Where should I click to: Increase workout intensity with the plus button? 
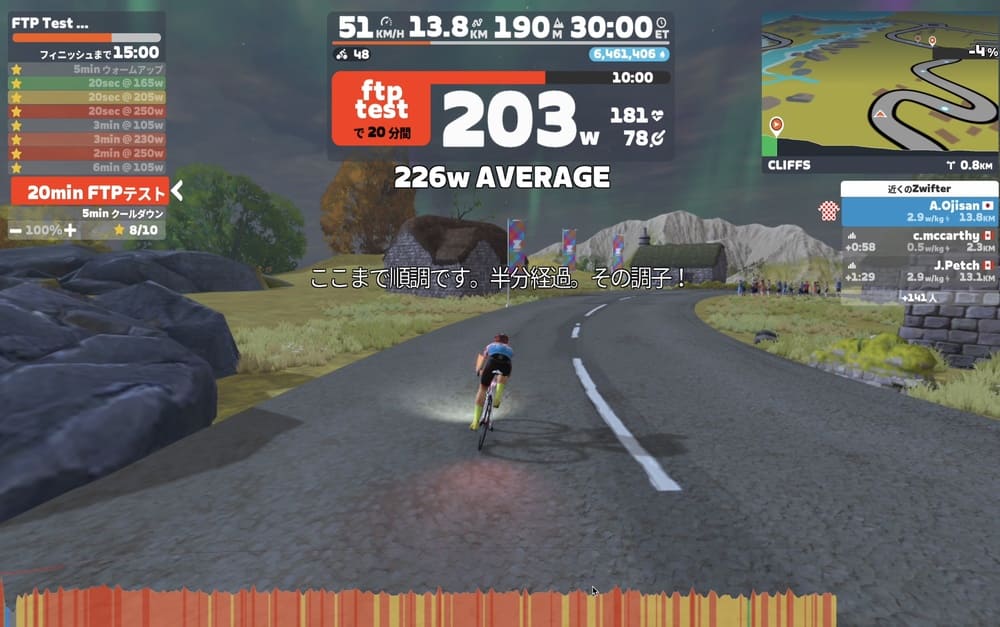pos(70,230)
